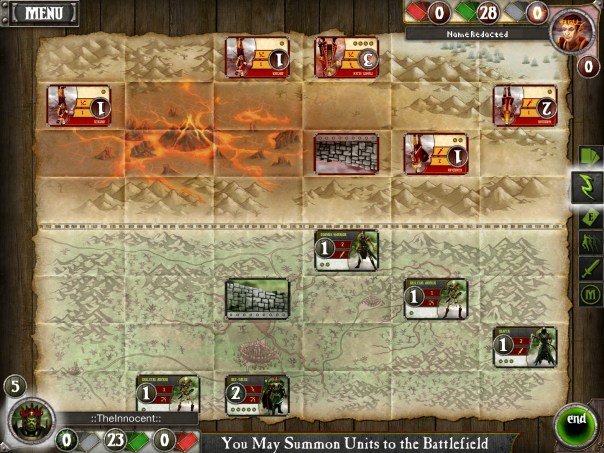Open the MENU button

click(x=44, y=14)
